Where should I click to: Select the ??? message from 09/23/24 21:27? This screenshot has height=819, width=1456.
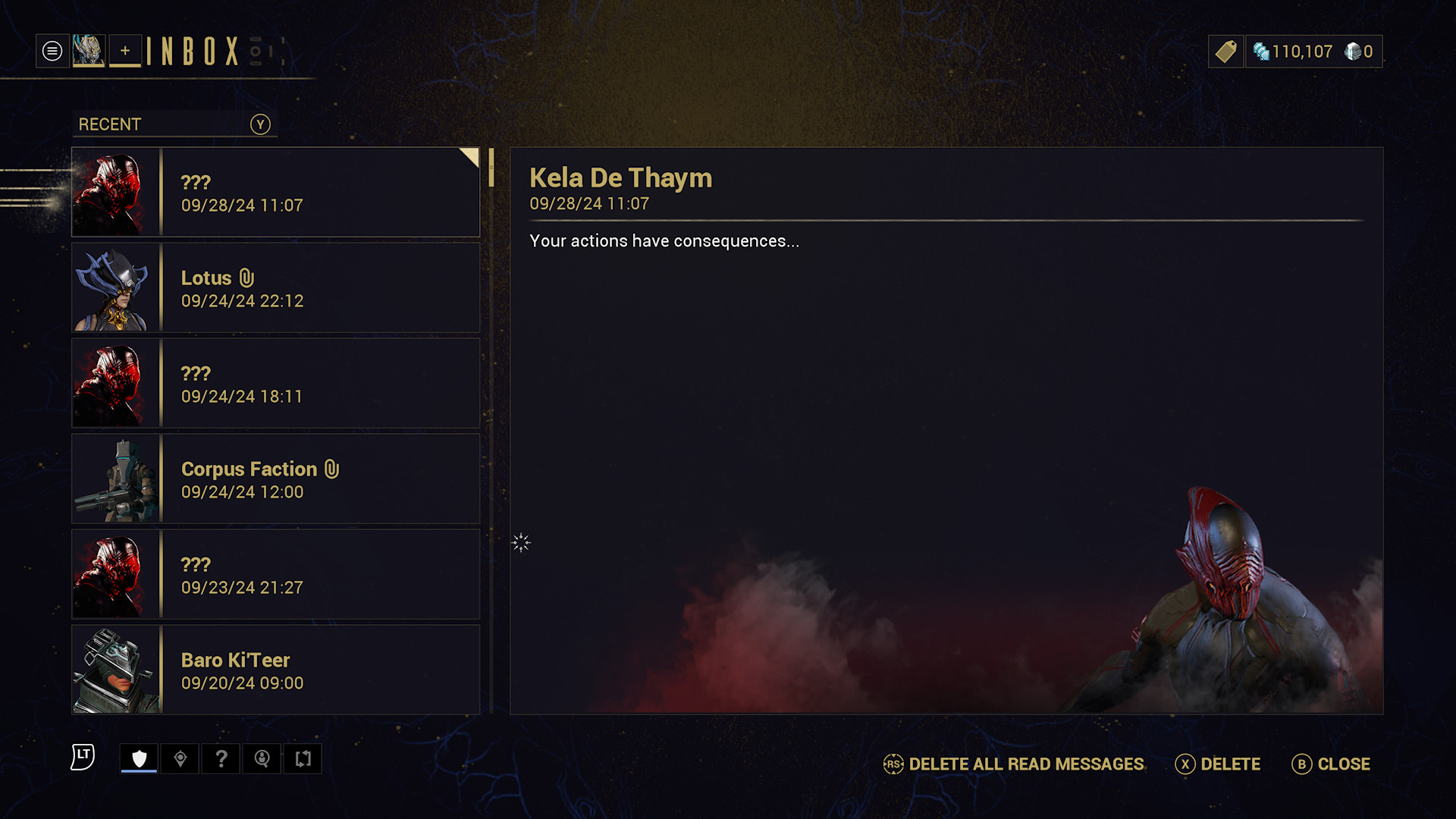click(275, 575)
